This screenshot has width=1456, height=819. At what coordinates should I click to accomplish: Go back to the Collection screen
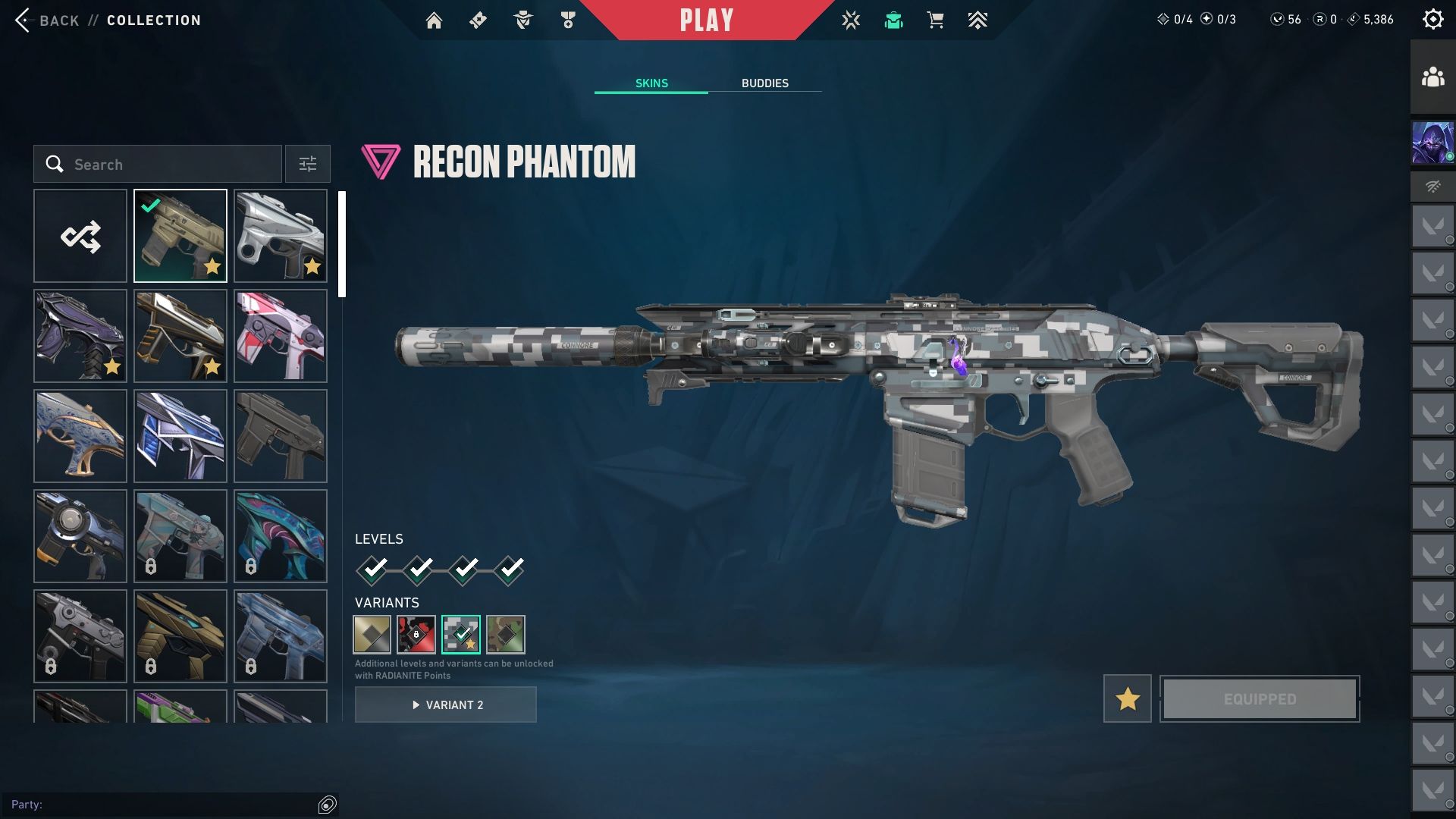click(45, 20)
